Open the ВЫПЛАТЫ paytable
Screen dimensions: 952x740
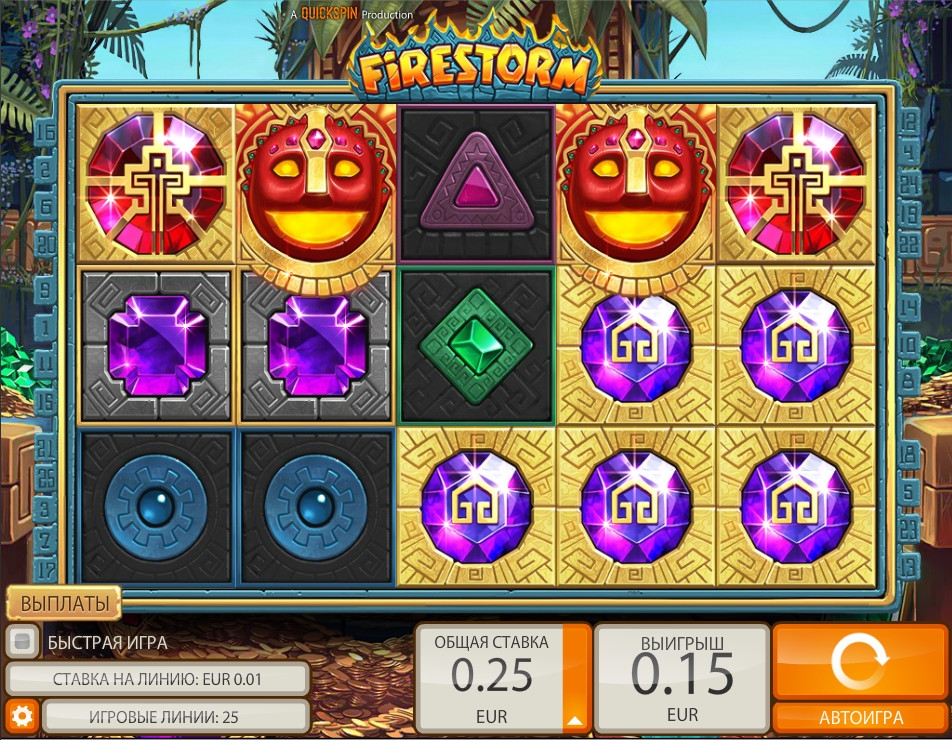64,603
